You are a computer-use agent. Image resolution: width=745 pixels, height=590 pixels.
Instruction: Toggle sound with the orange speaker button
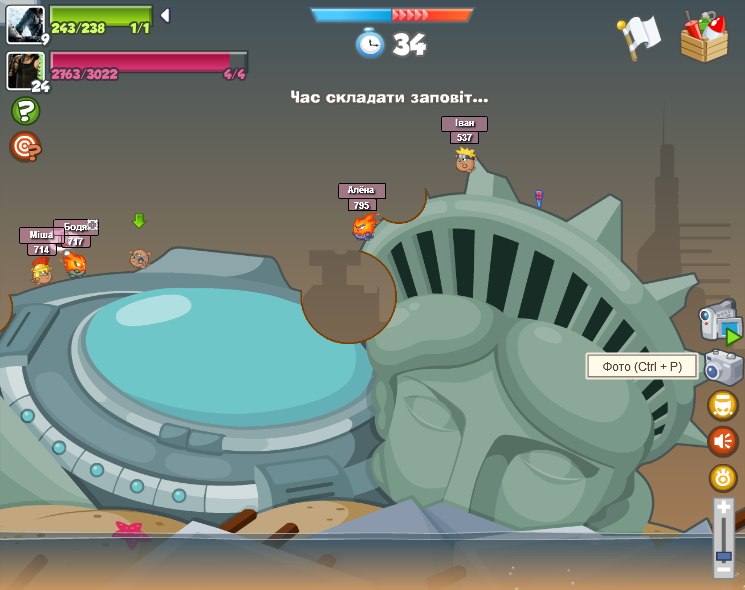723,441
